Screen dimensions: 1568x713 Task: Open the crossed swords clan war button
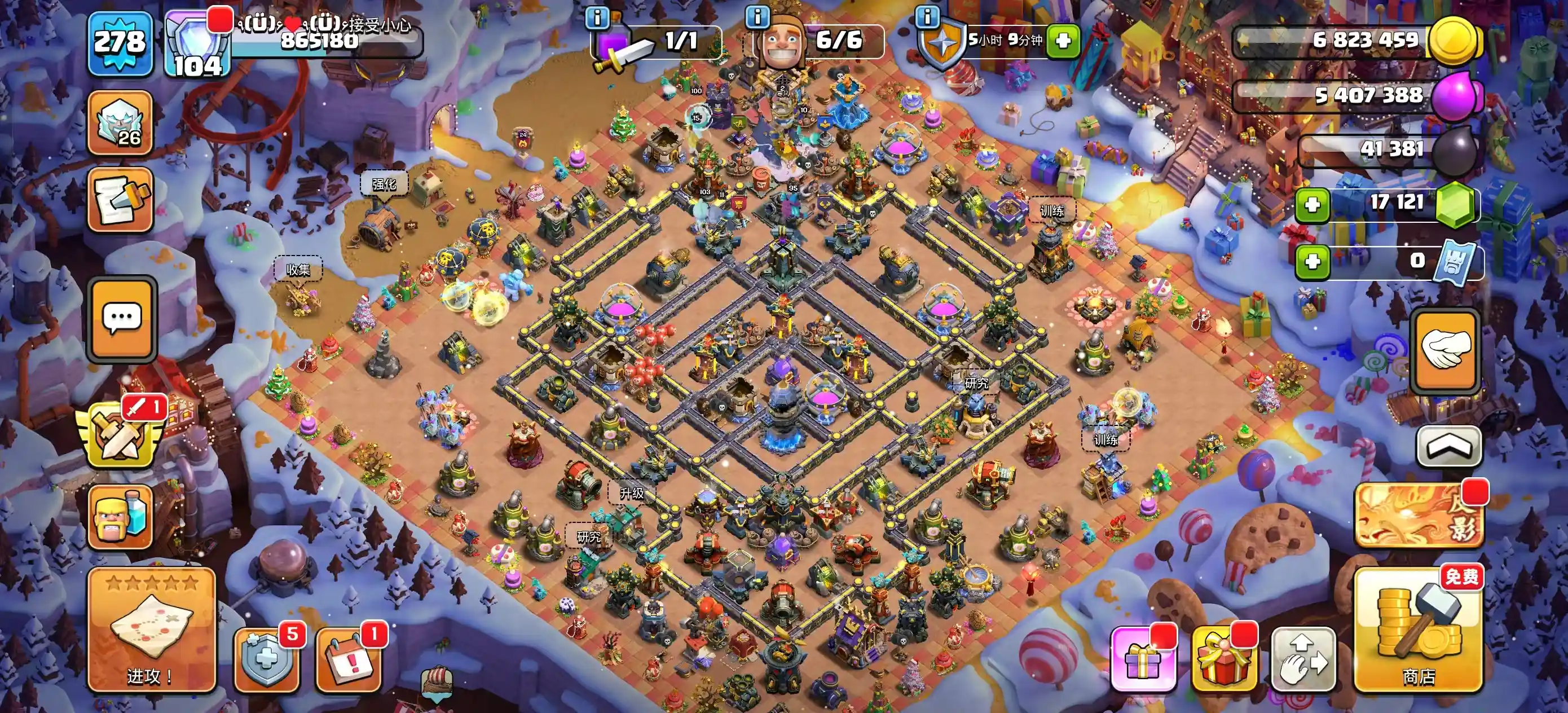pos(120,435)
